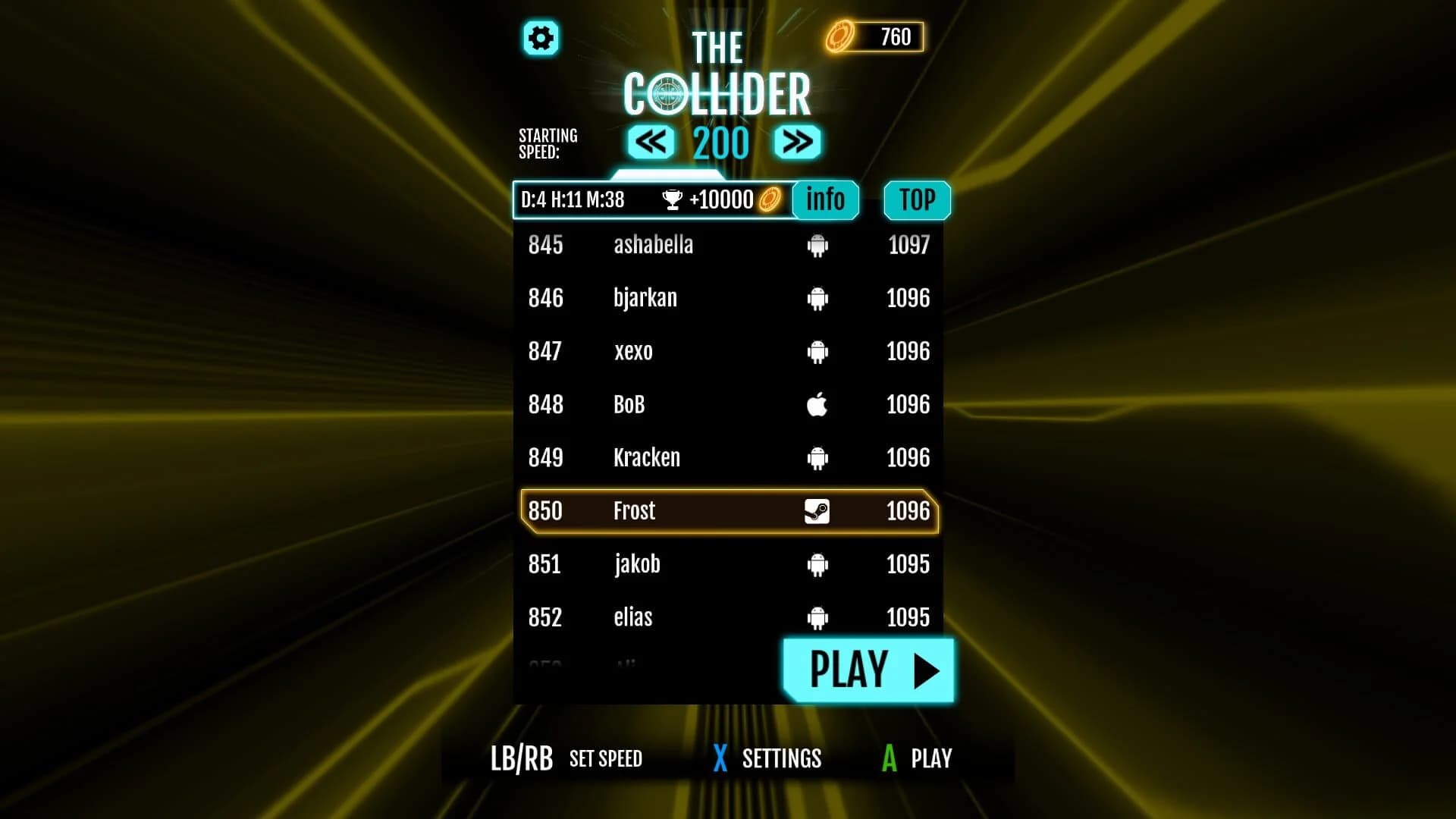Viewport: 1456px width, 819px height.
Task: Select the trophy prize icon
Action: pyautogui.click(x=670, y=199)
